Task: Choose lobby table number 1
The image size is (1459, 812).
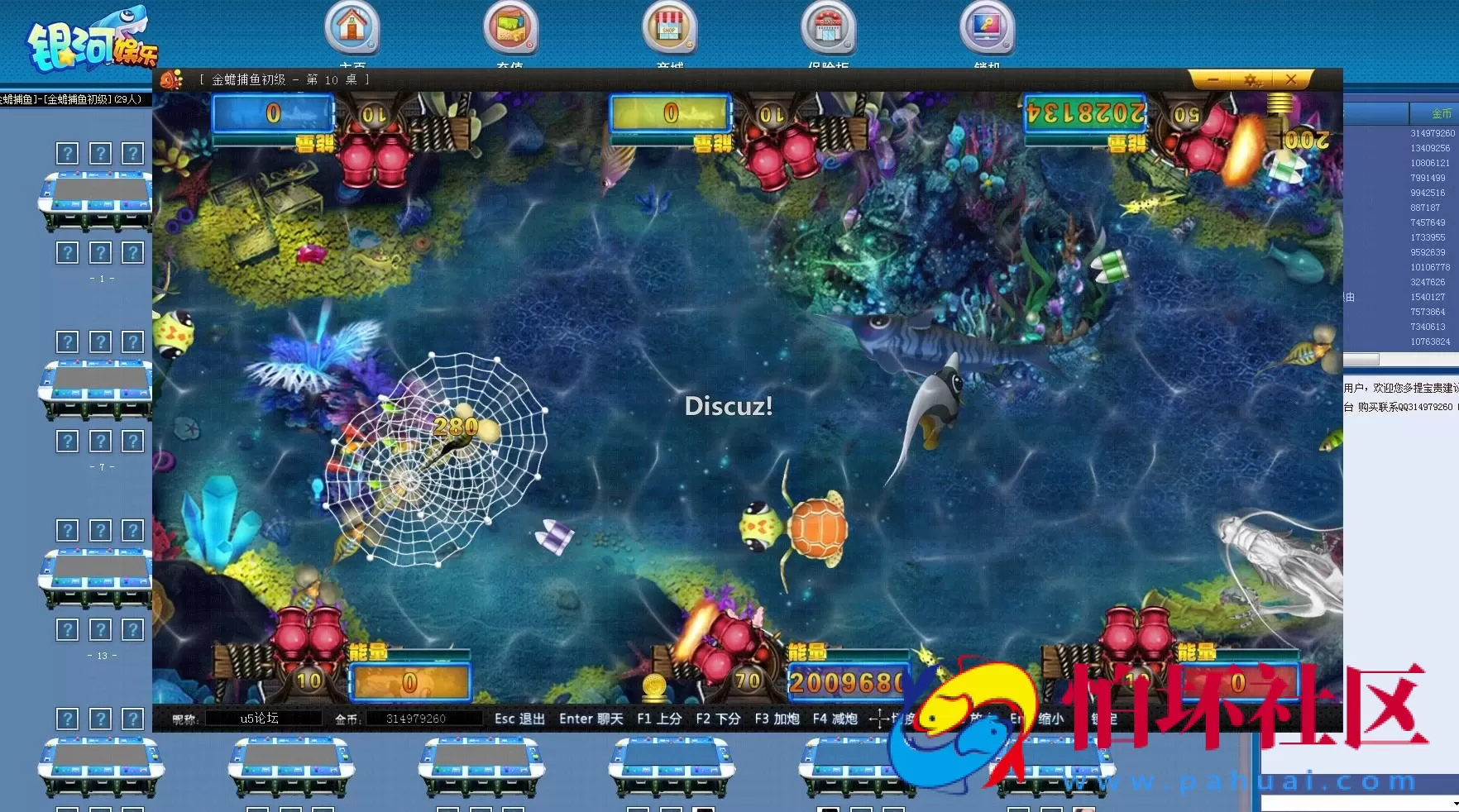Action: 98,203
